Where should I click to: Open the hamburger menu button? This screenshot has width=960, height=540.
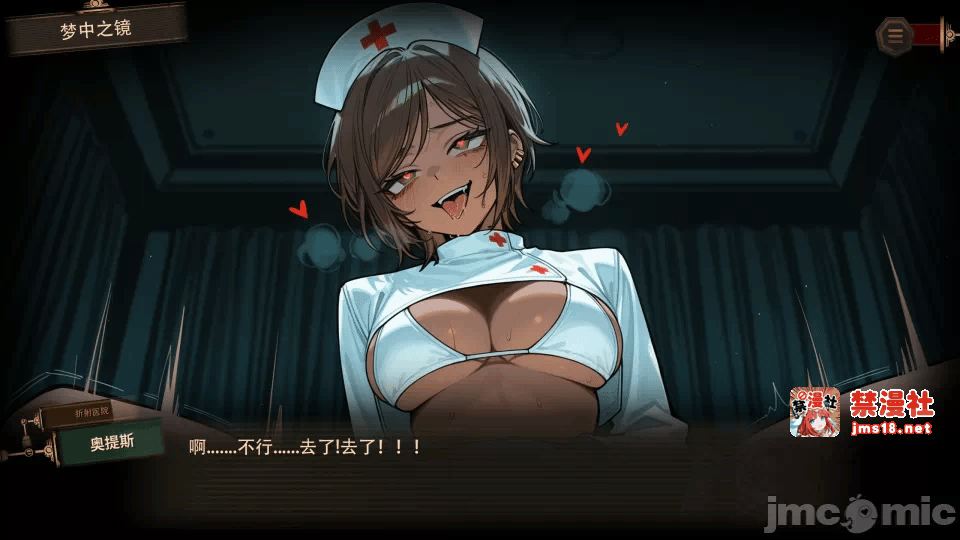894,35
